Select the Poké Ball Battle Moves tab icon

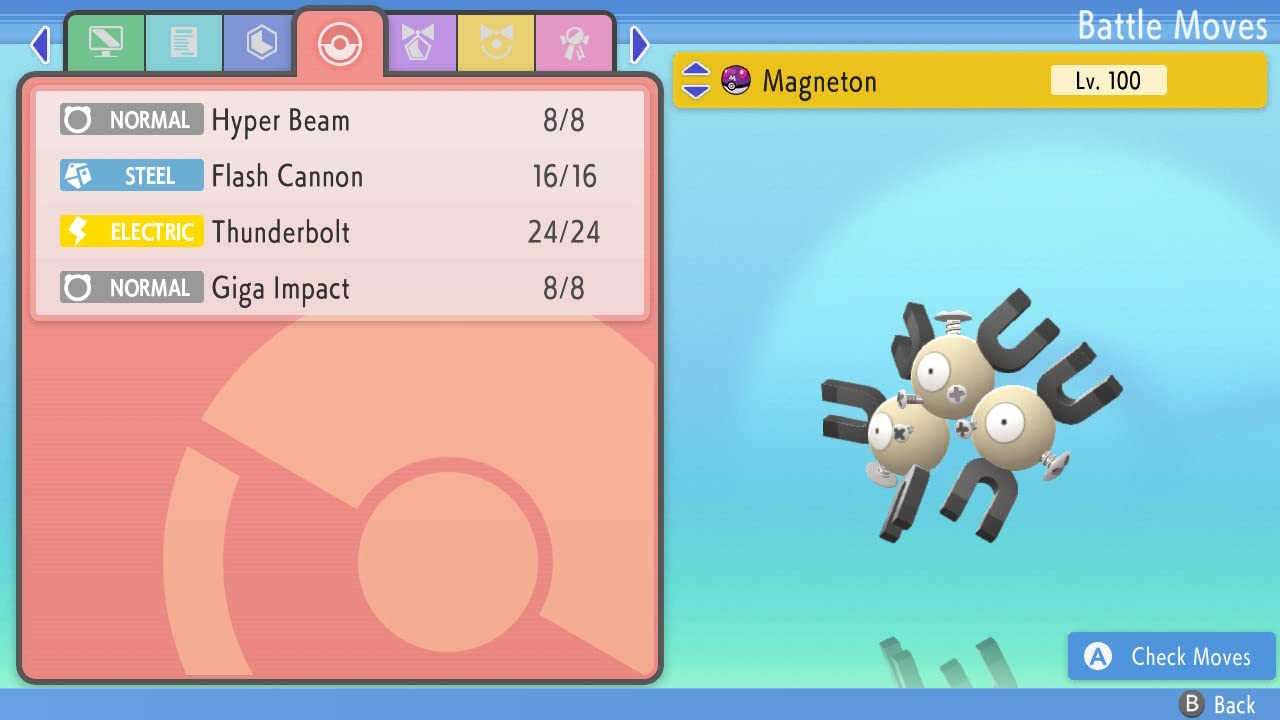point(340,43)
